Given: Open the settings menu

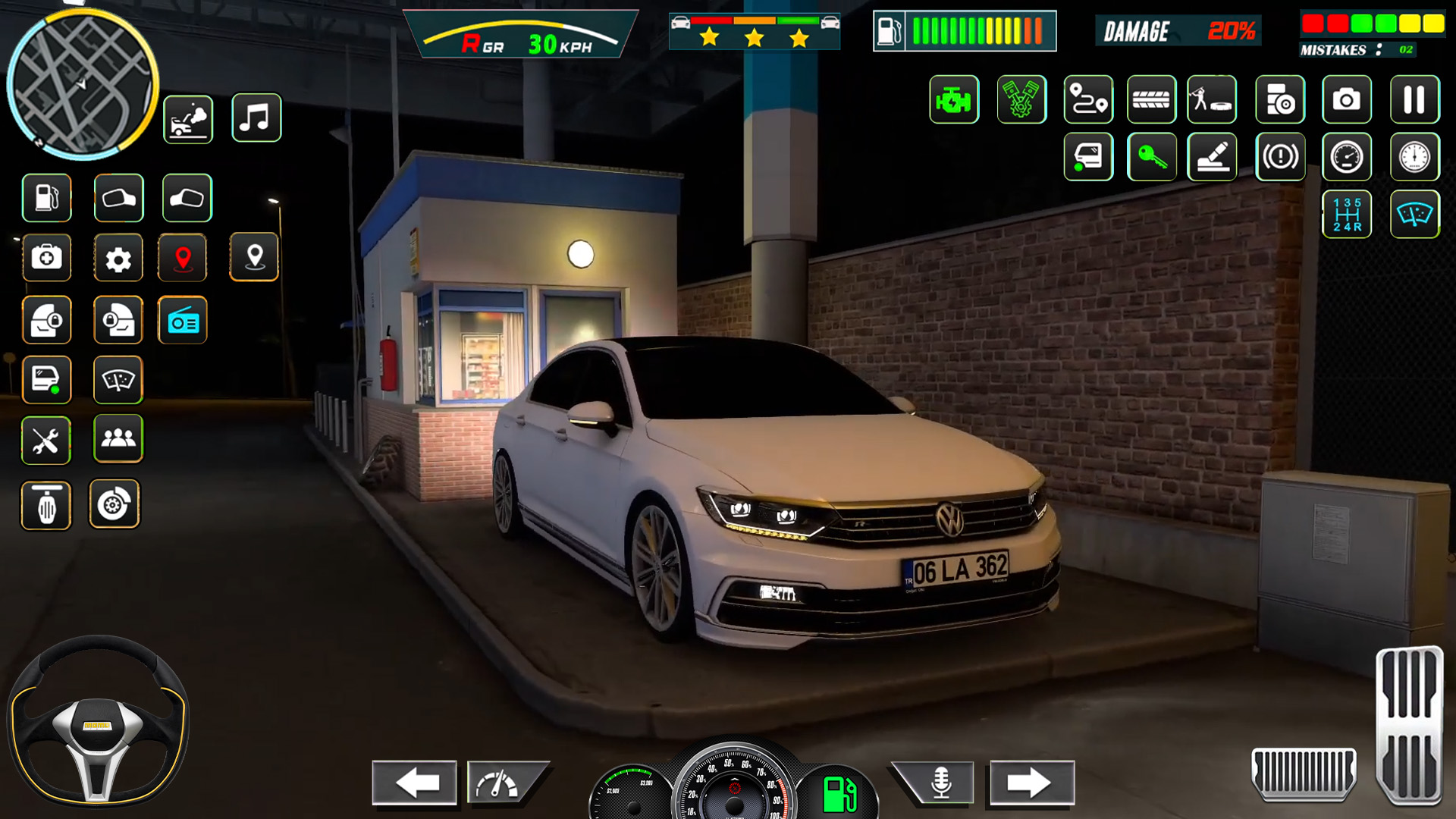Looking at the screenshot, I should pos(119,258).
